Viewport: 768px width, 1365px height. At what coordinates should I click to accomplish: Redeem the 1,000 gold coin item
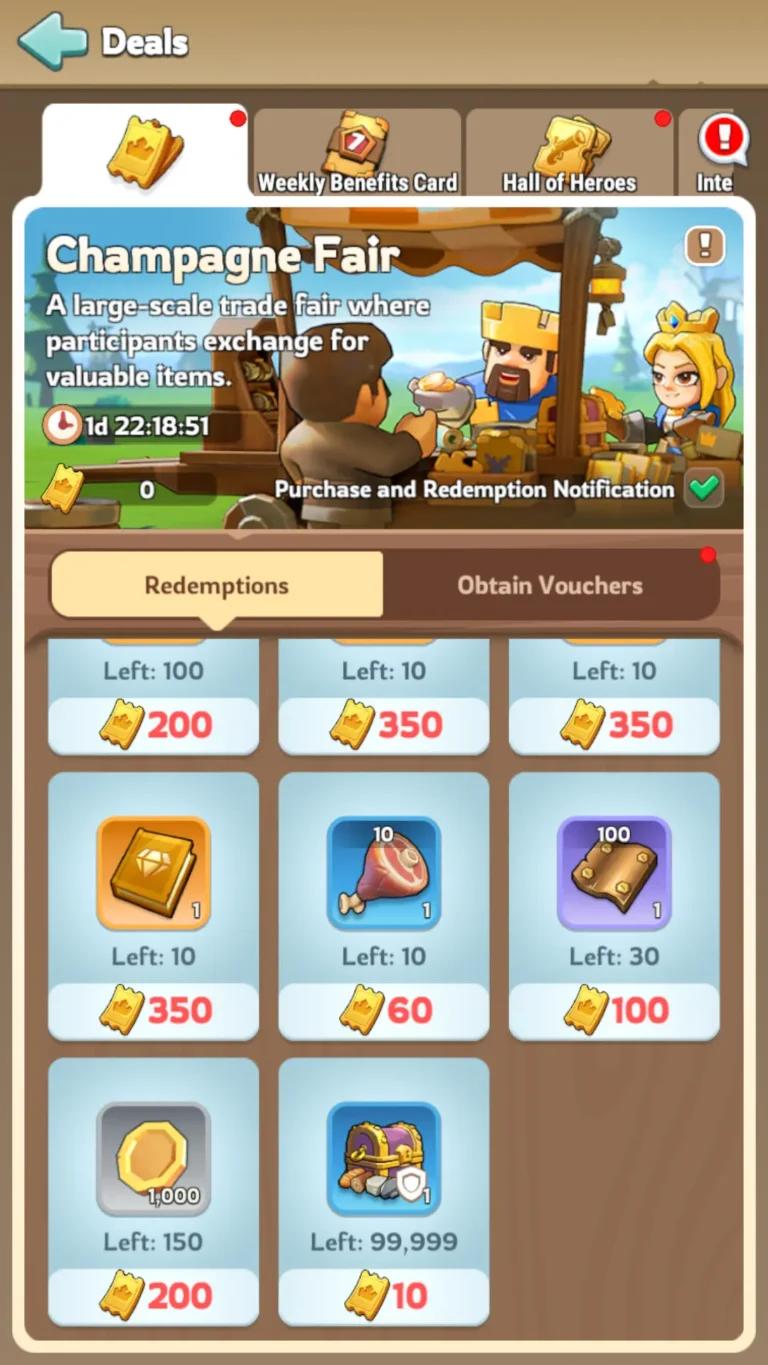pos(153,1159)
